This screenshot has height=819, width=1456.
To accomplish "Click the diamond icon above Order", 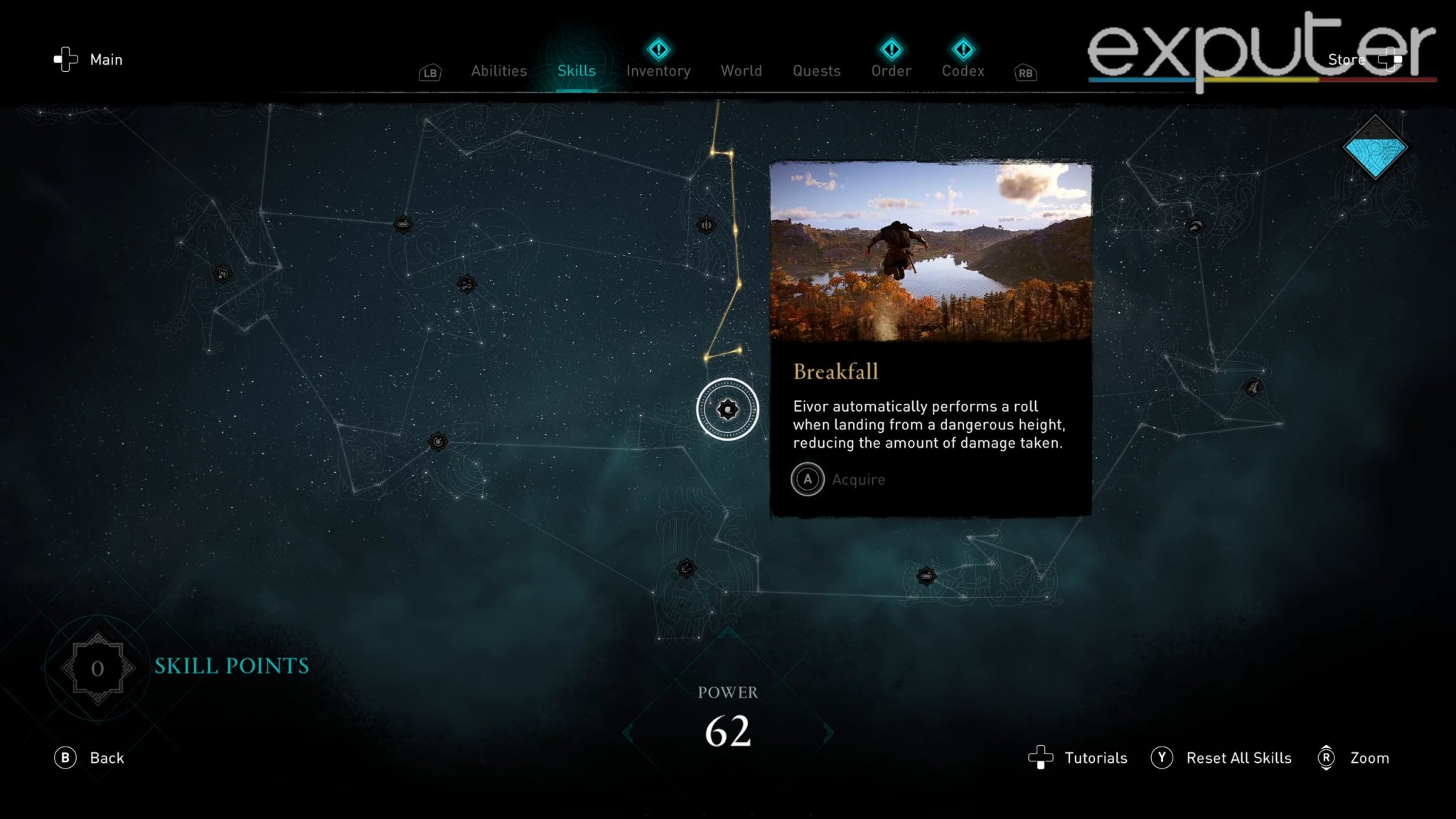I will (891, 48).
